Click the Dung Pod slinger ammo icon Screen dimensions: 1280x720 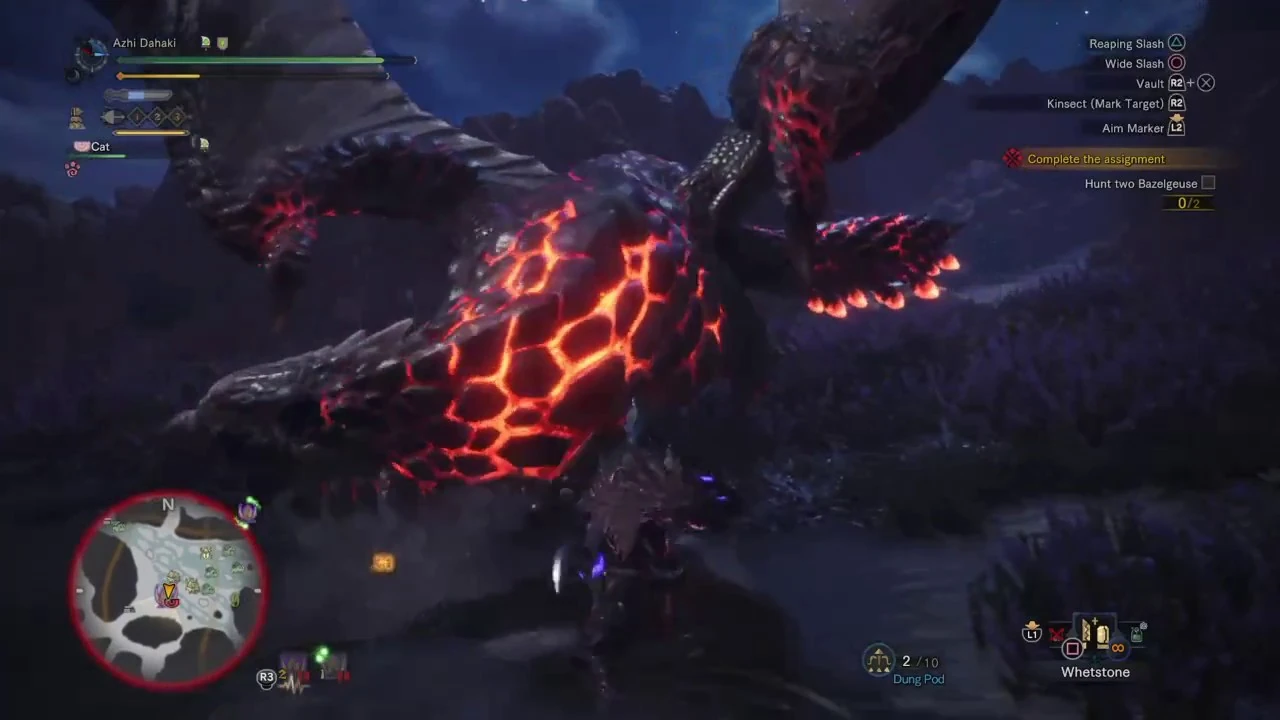point(878,661)
